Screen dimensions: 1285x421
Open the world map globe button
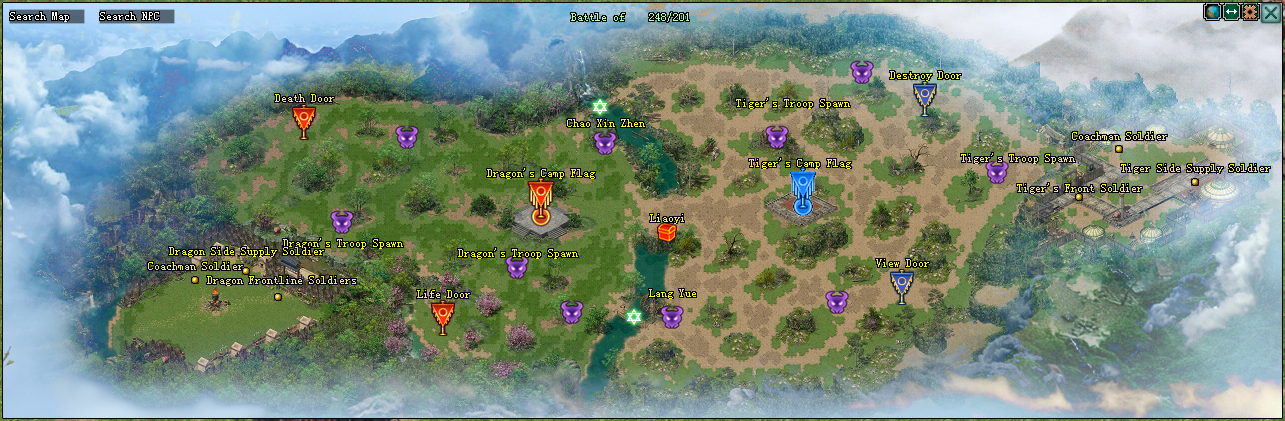point(1213,12)
